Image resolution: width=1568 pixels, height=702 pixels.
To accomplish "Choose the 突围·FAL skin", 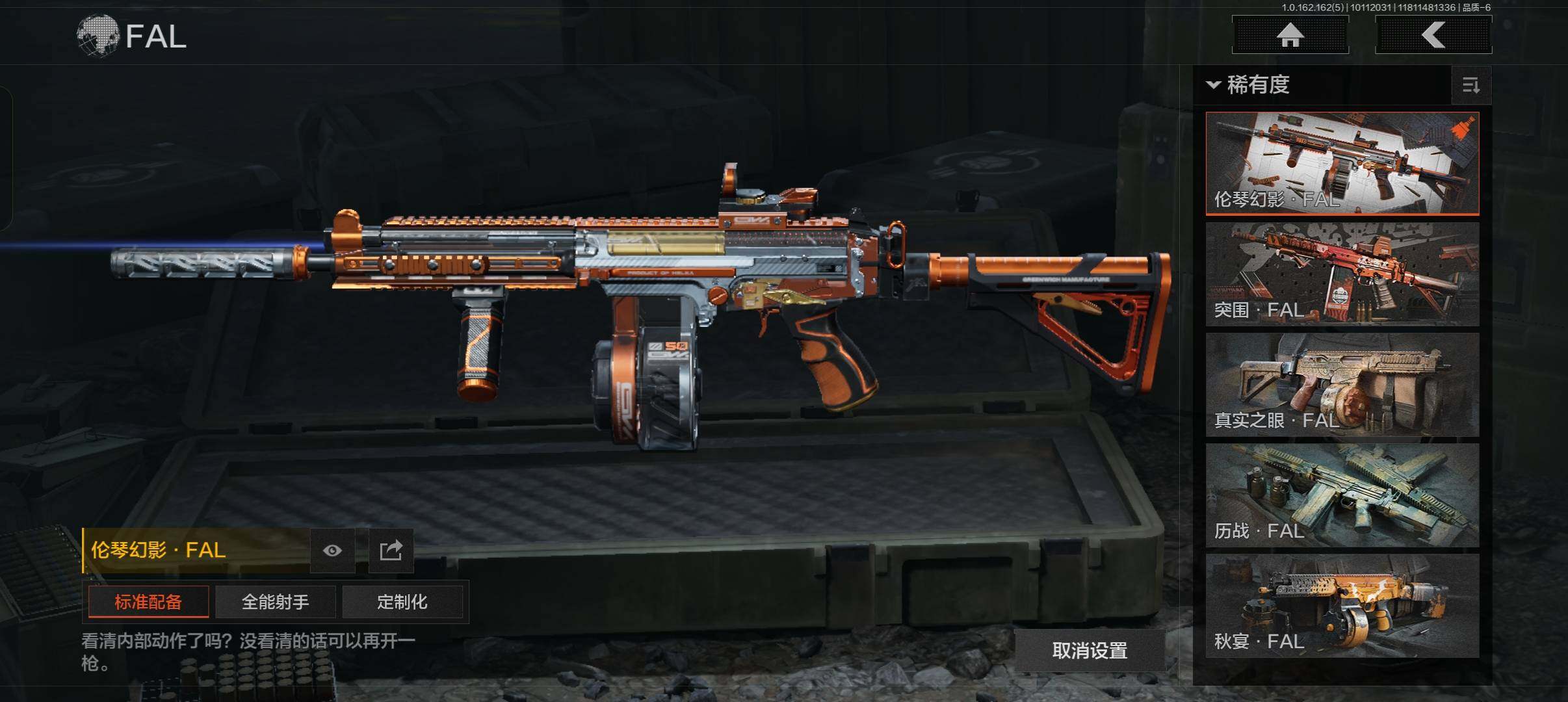I will (x=1342, y=274).
